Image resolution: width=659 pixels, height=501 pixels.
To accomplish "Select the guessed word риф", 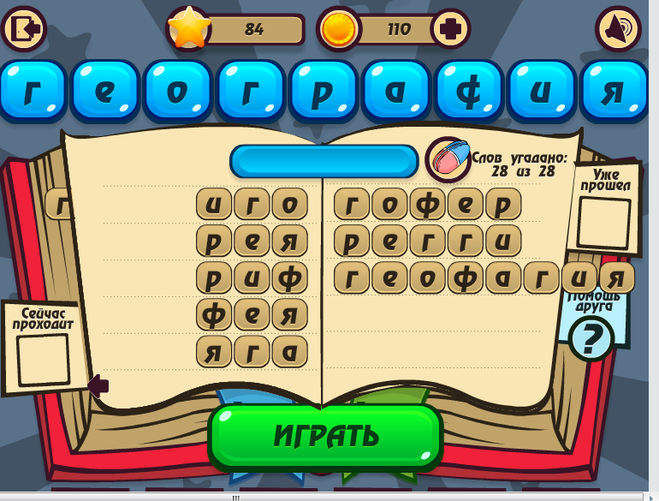I will click(252, 277).
